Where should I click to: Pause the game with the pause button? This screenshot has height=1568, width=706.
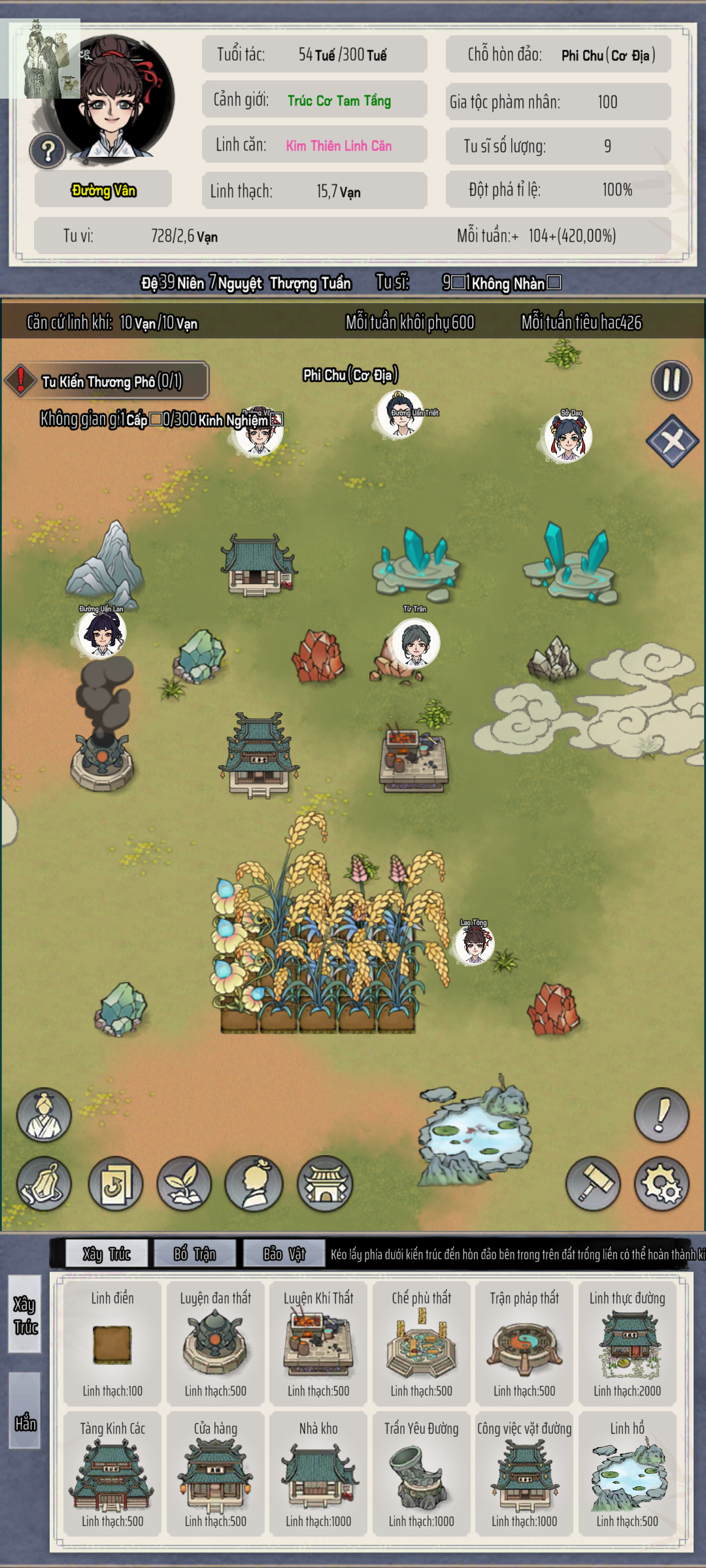click(671, 380)
